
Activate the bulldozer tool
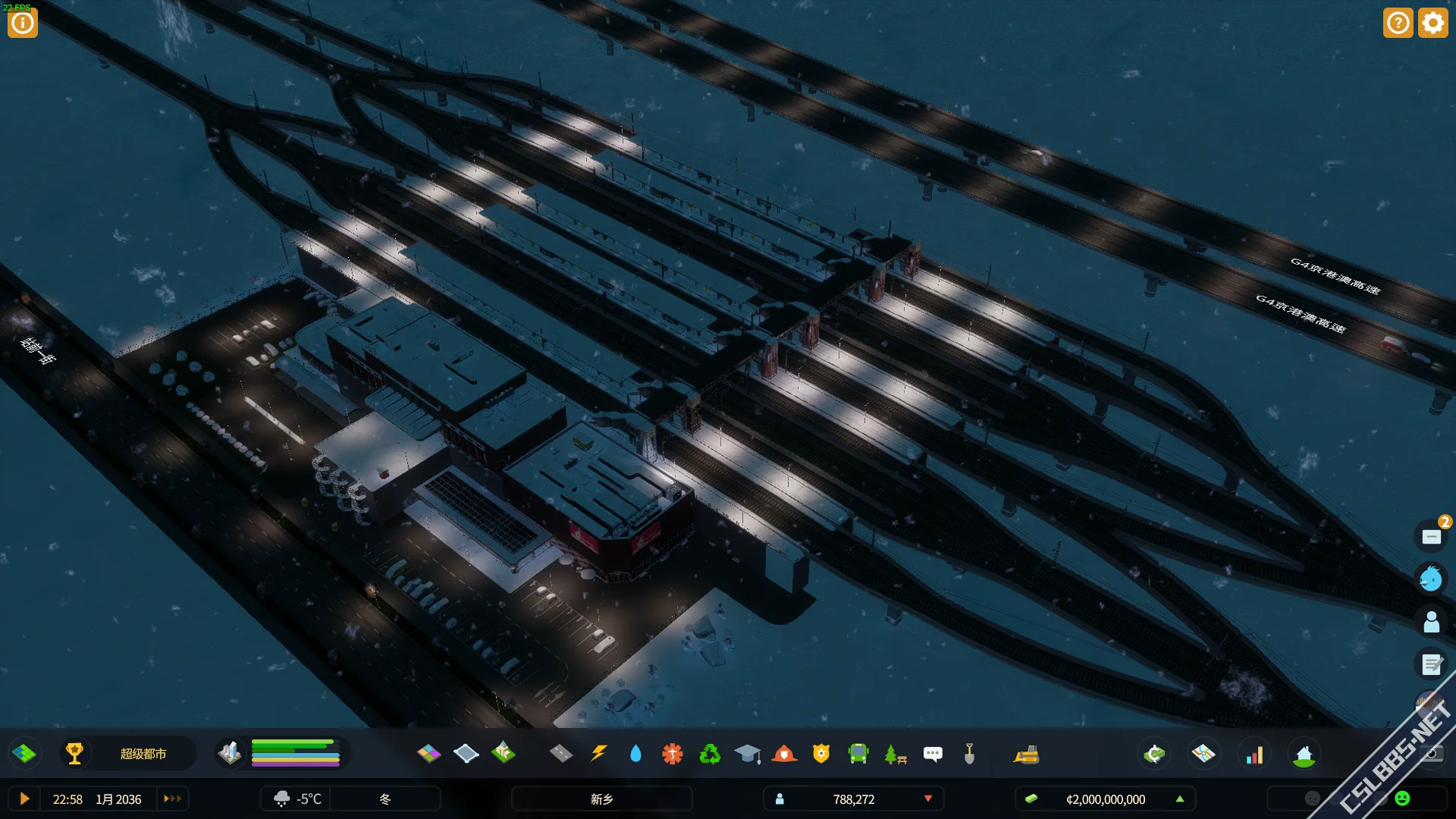1026,754
